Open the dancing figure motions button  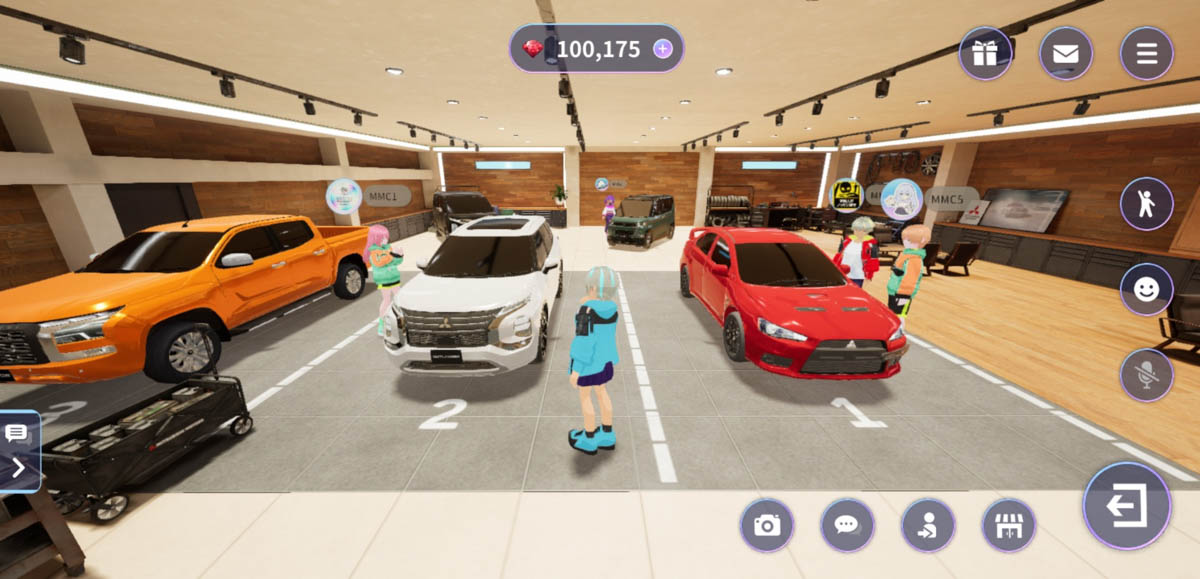tap(1146, 204)
